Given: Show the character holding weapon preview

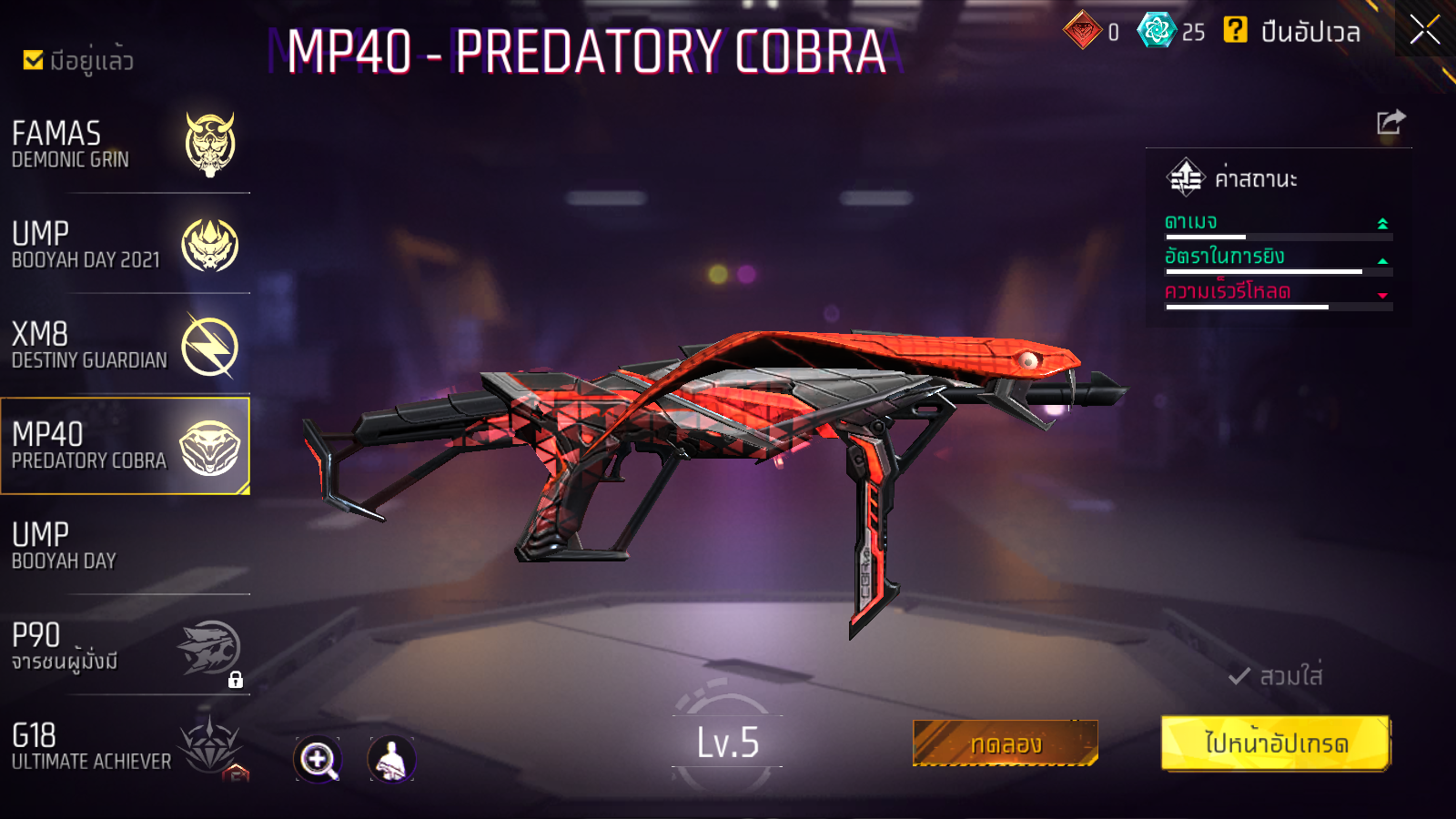Looking at the screenshot, I should (x=391, y=759).
